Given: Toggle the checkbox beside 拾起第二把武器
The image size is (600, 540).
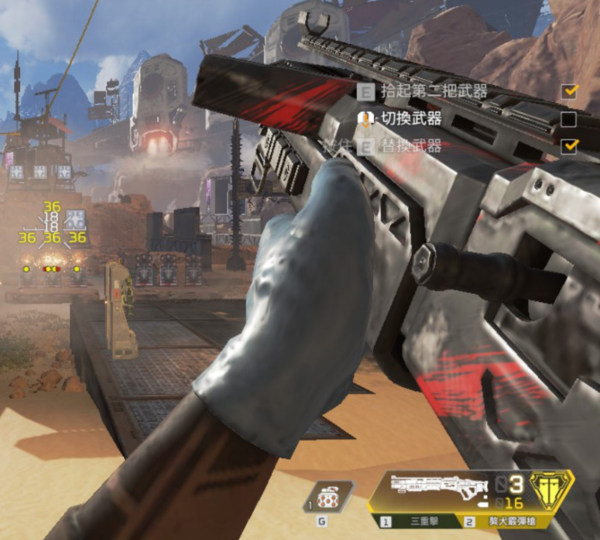Looking at the screenshot, I should (x=570, y=91).
